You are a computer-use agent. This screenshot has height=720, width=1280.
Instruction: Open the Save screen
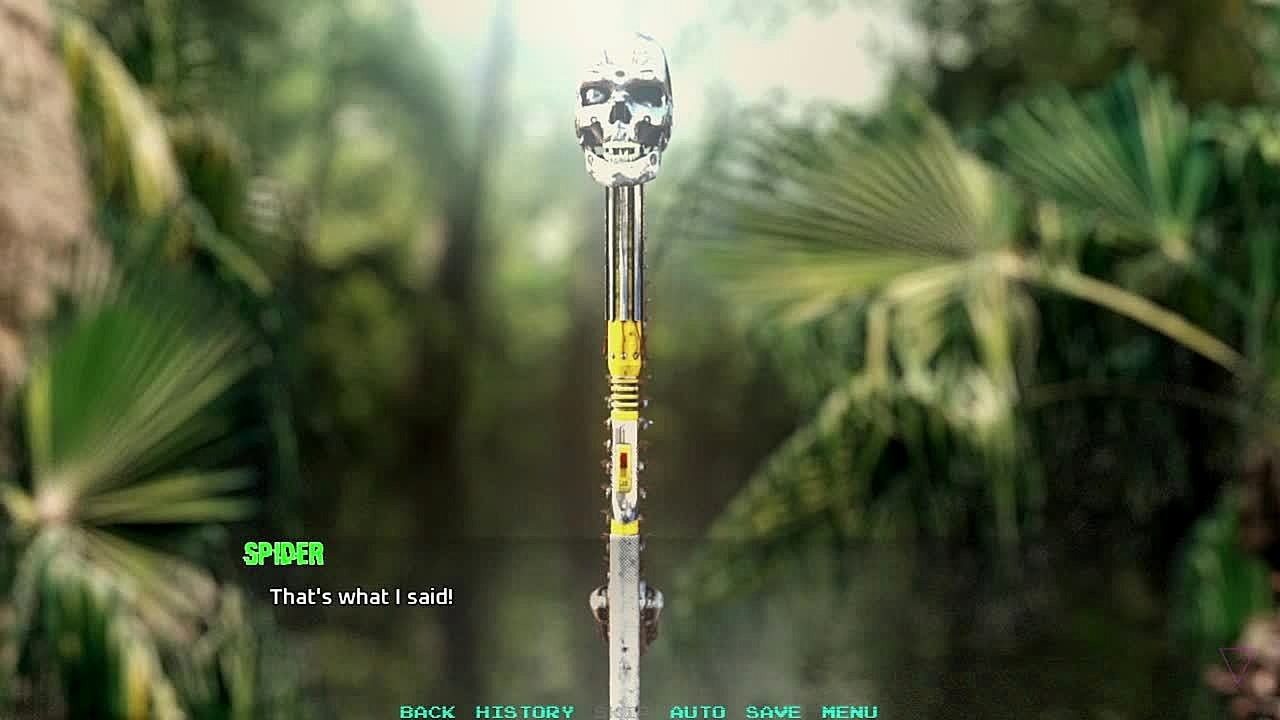click(x=773, y=711)
